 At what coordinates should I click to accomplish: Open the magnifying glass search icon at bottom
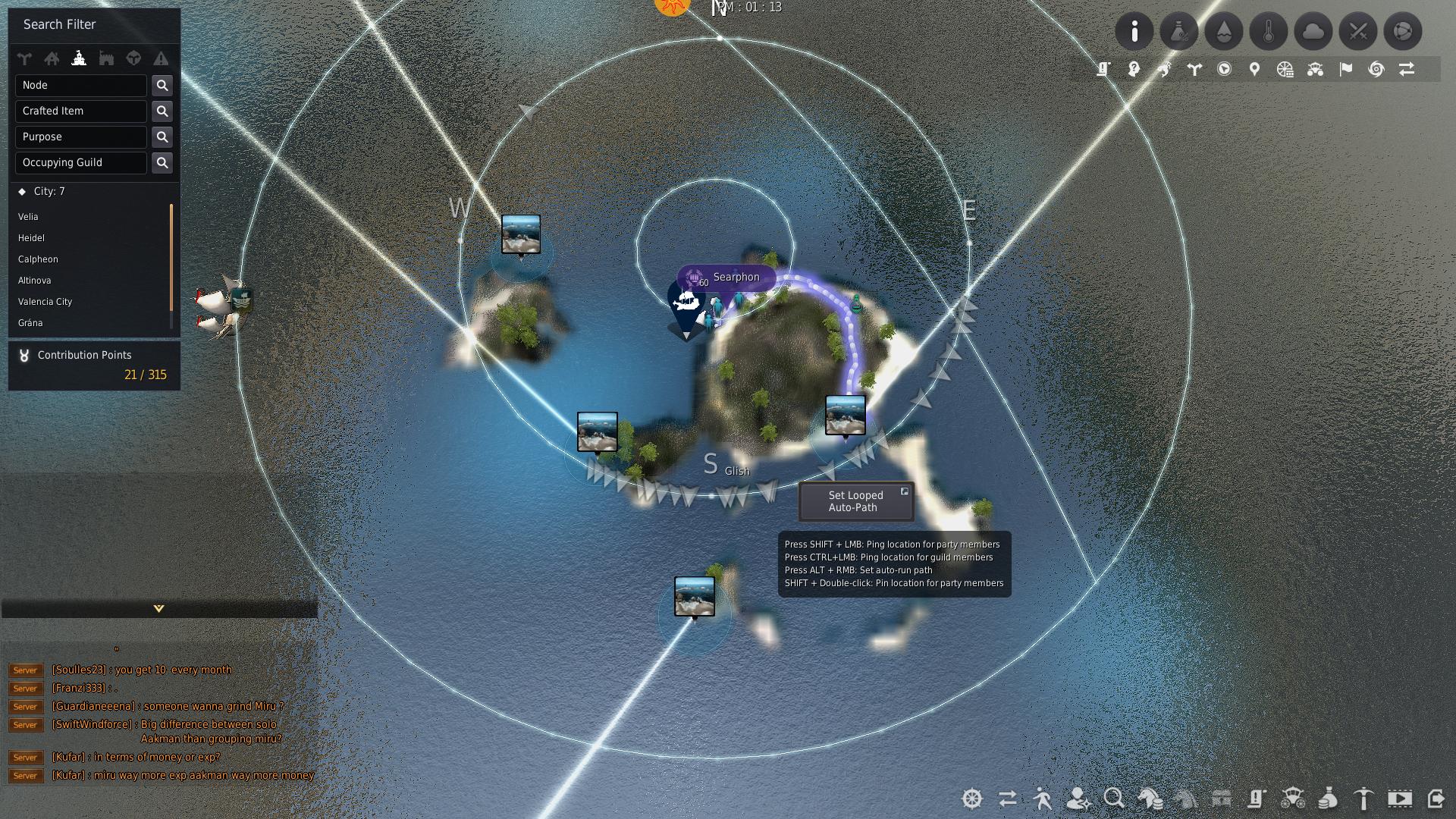click(1113, 799)
